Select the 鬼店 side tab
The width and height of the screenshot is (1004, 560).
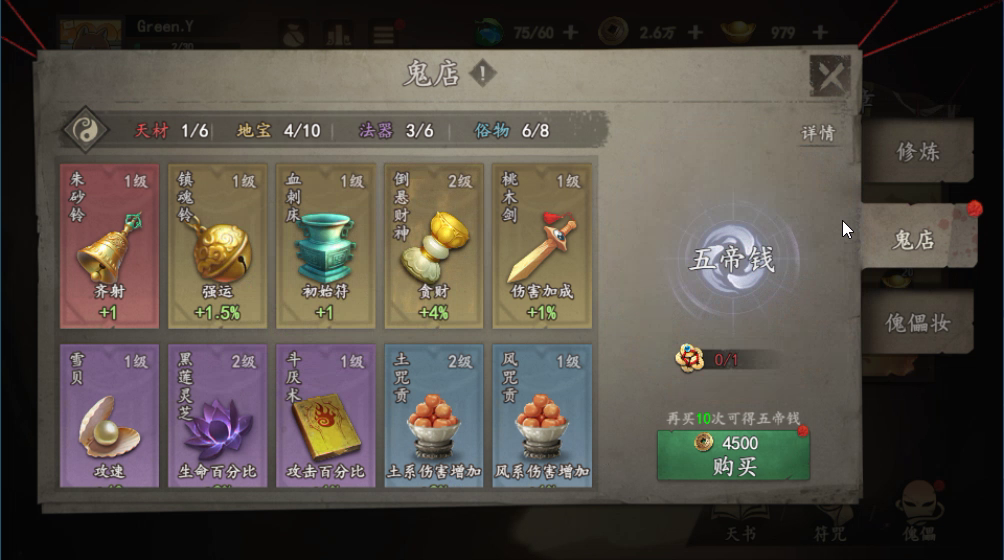pos(913,239)
